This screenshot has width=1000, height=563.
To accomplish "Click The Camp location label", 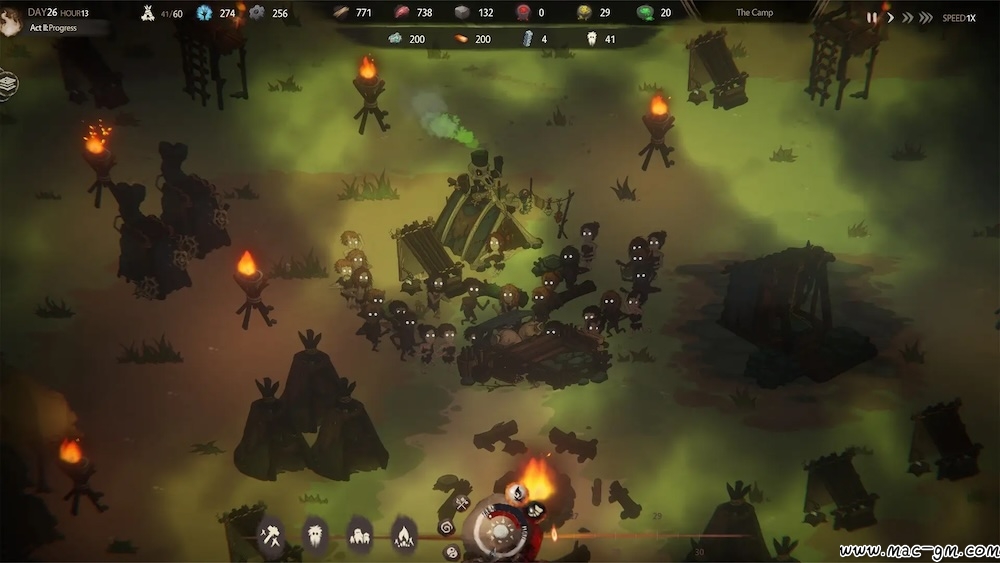I will (x=755, y=13).
